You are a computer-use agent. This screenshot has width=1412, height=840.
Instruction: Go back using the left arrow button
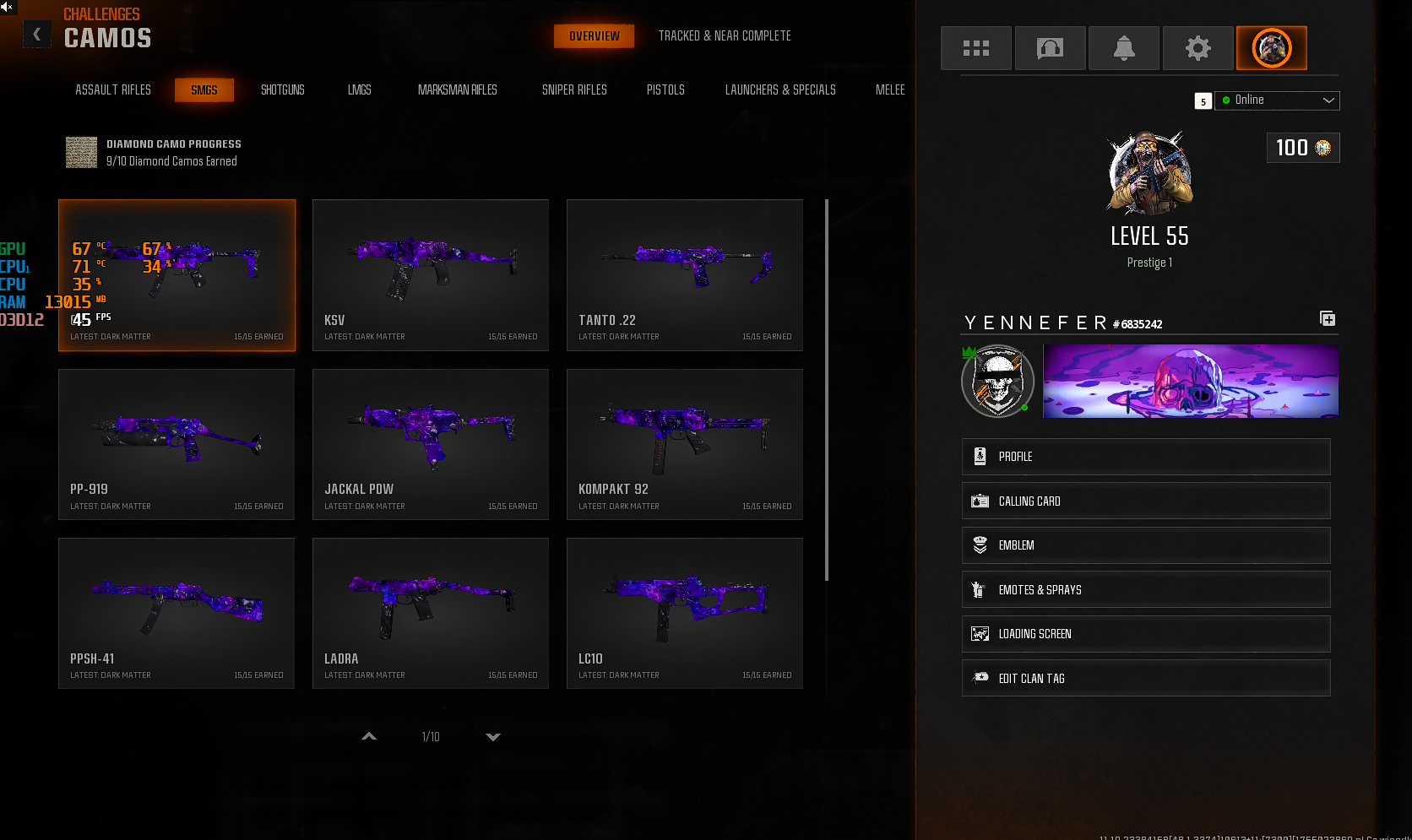[36, 35]
